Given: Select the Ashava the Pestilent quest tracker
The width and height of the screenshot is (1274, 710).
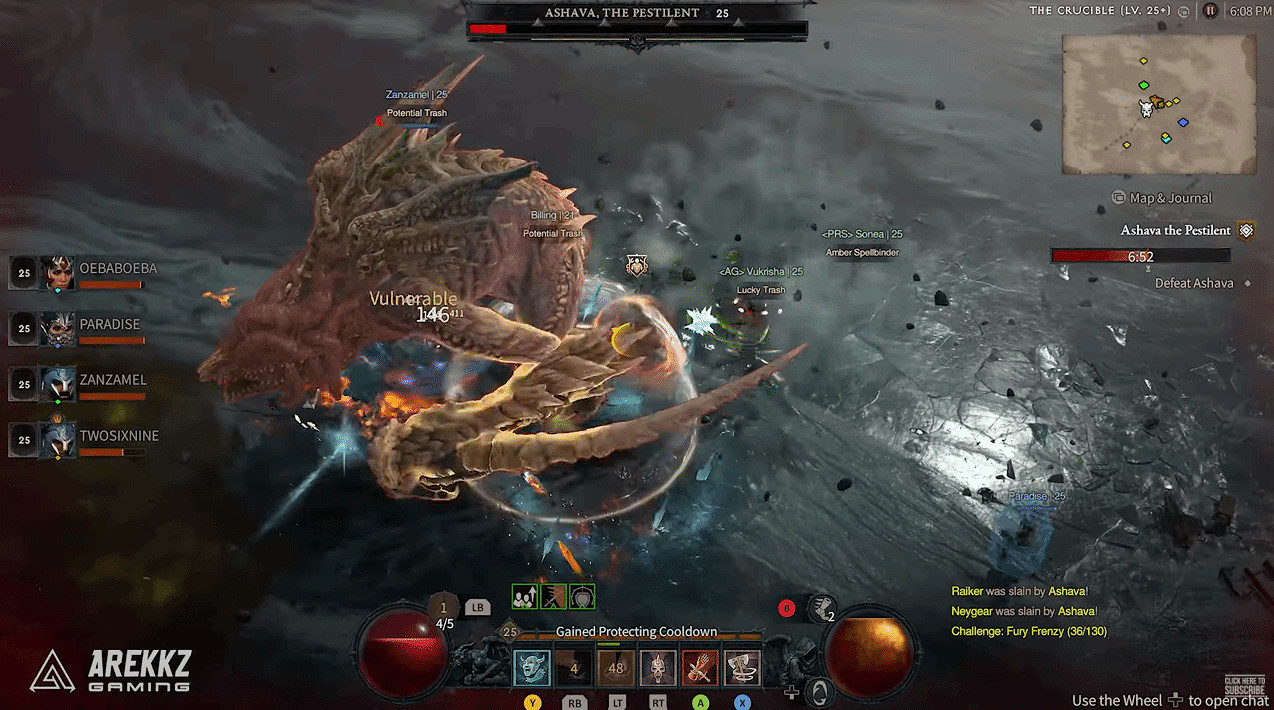Looking at the screenshot, I should click(x=1176, y=231).
